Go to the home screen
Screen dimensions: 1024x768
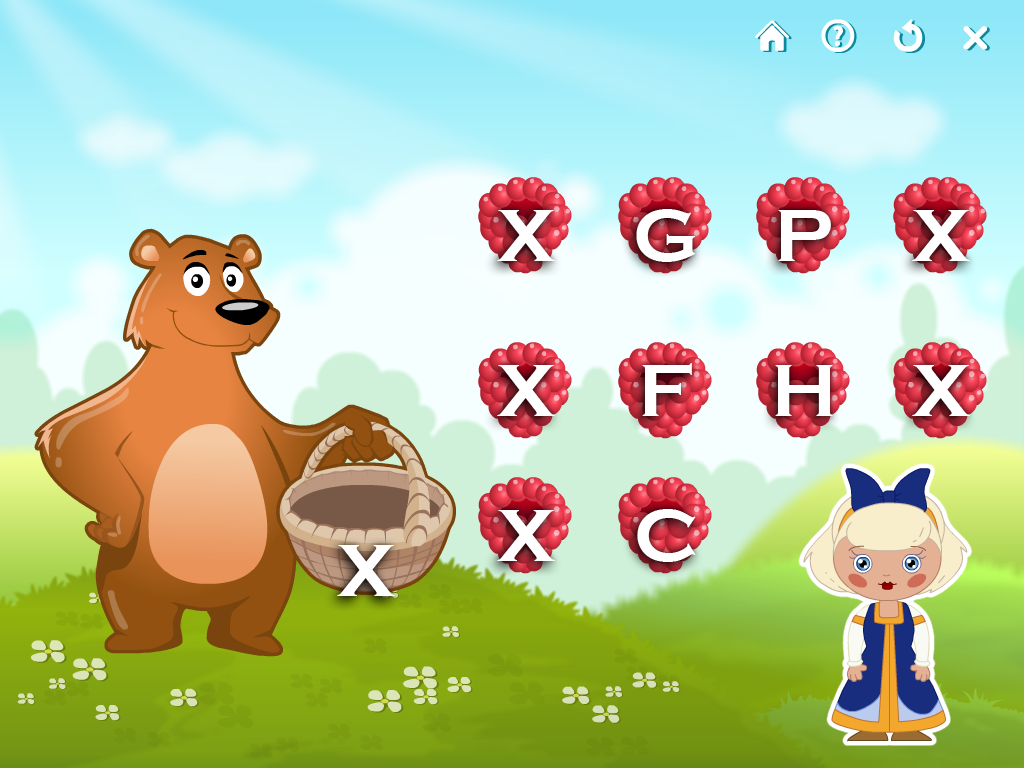[772, 37]
